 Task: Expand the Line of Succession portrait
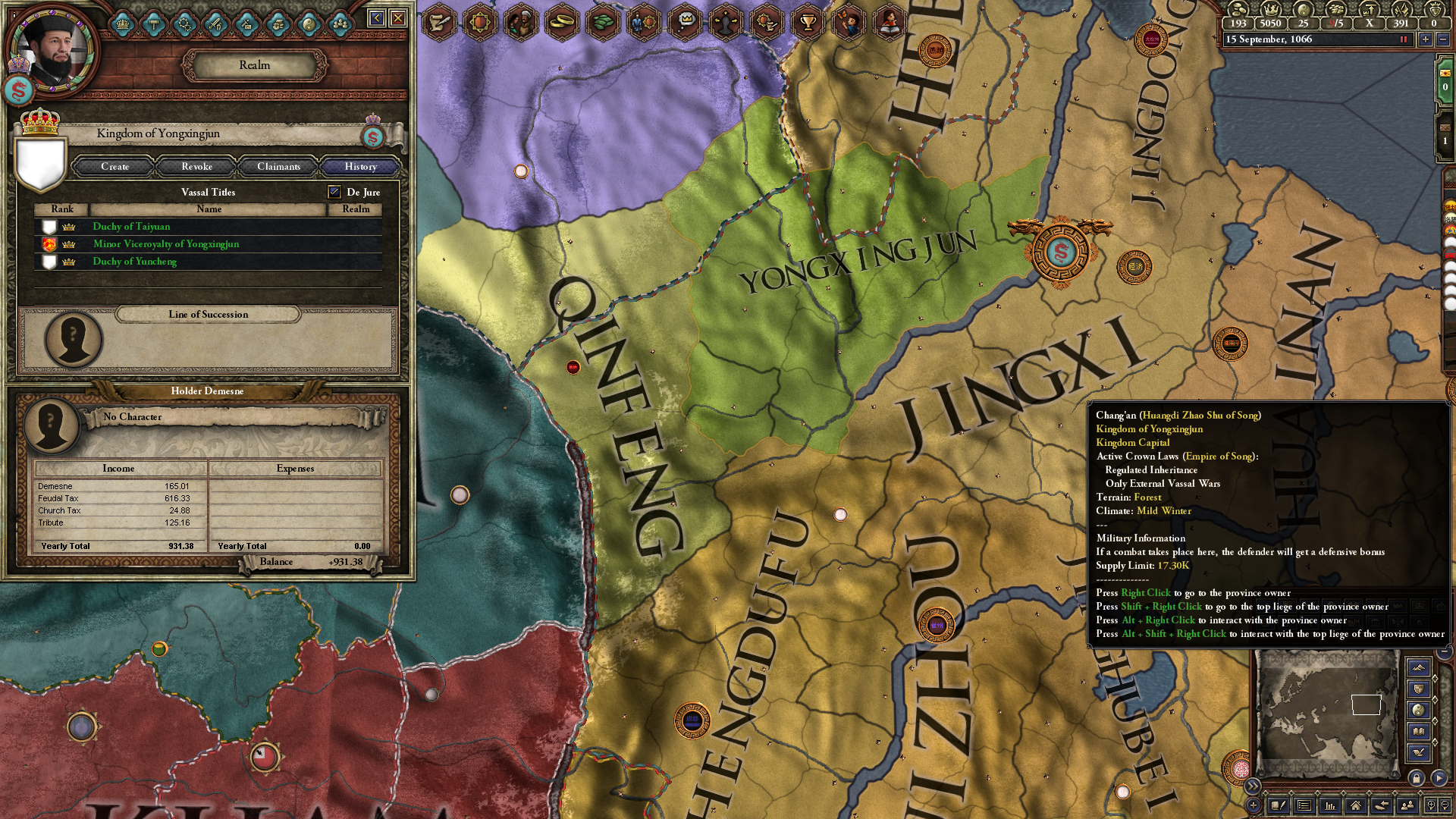click(72, 340)
